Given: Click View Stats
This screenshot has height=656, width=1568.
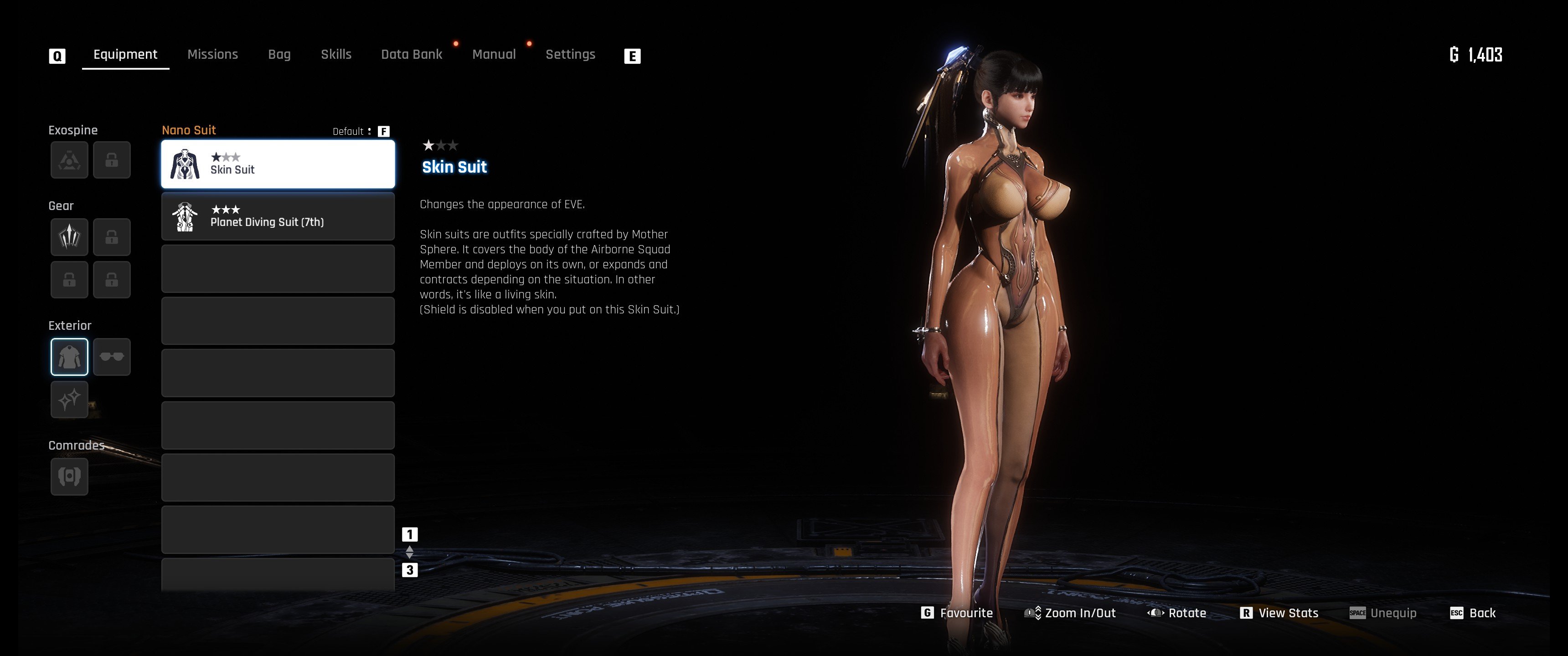Looking at the screenshot, I should 1279,613.
